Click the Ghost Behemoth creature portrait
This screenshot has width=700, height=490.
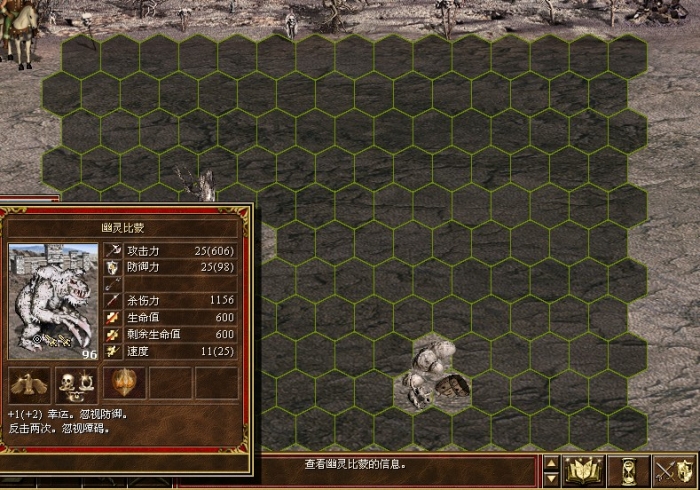coord(53,300)
